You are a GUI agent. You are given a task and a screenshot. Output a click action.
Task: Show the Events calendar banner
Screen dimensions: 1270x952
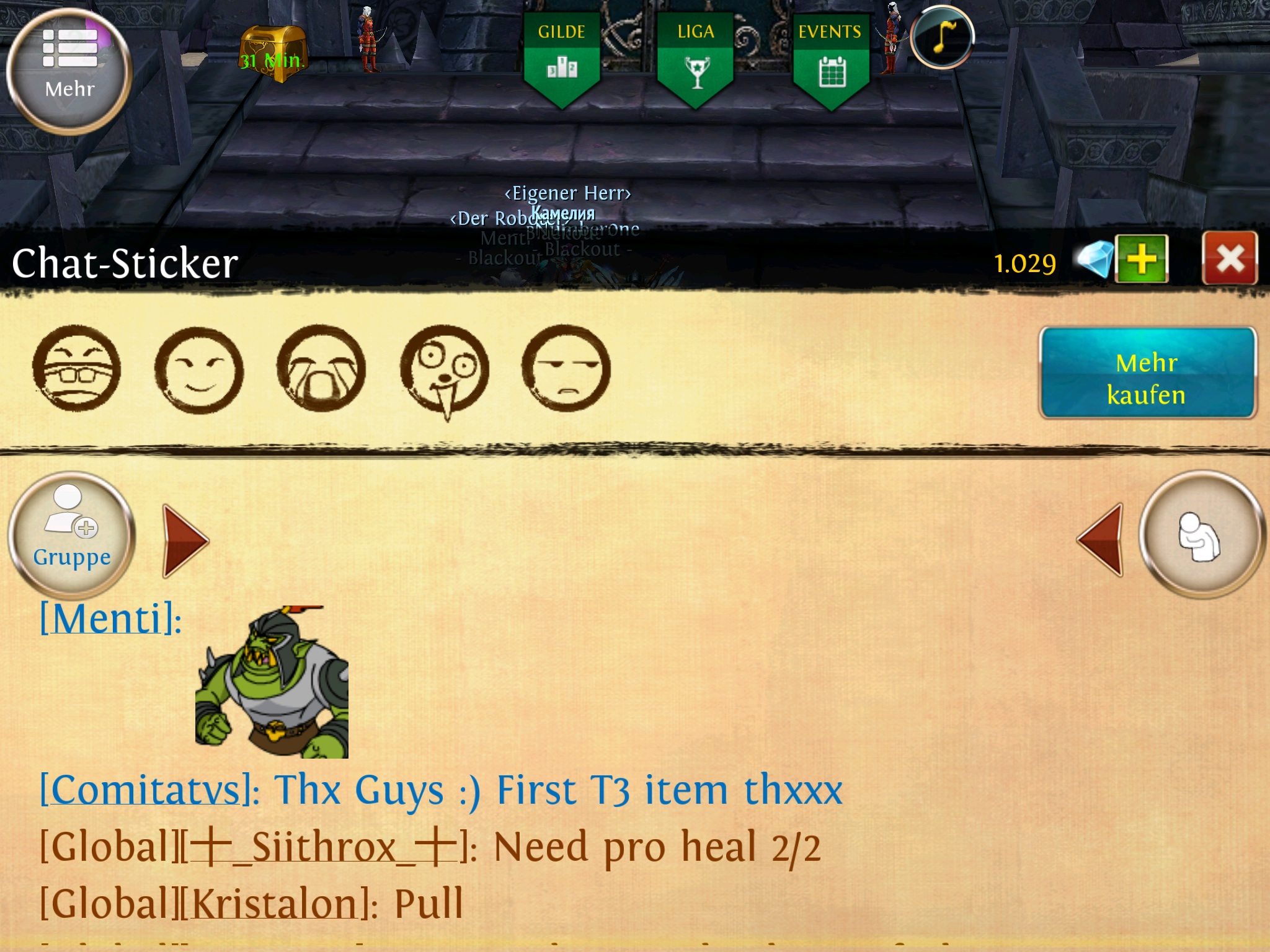[x=831, y=59]
